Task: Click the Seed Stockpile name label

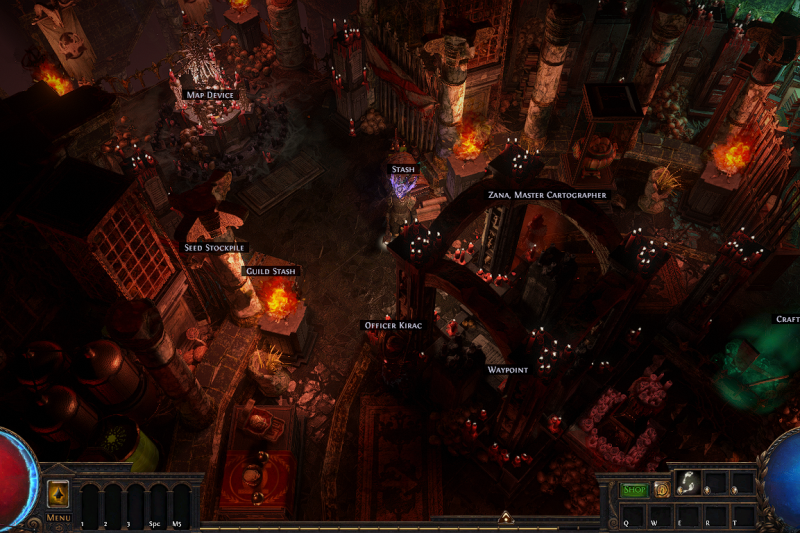Action: point(214,247)
